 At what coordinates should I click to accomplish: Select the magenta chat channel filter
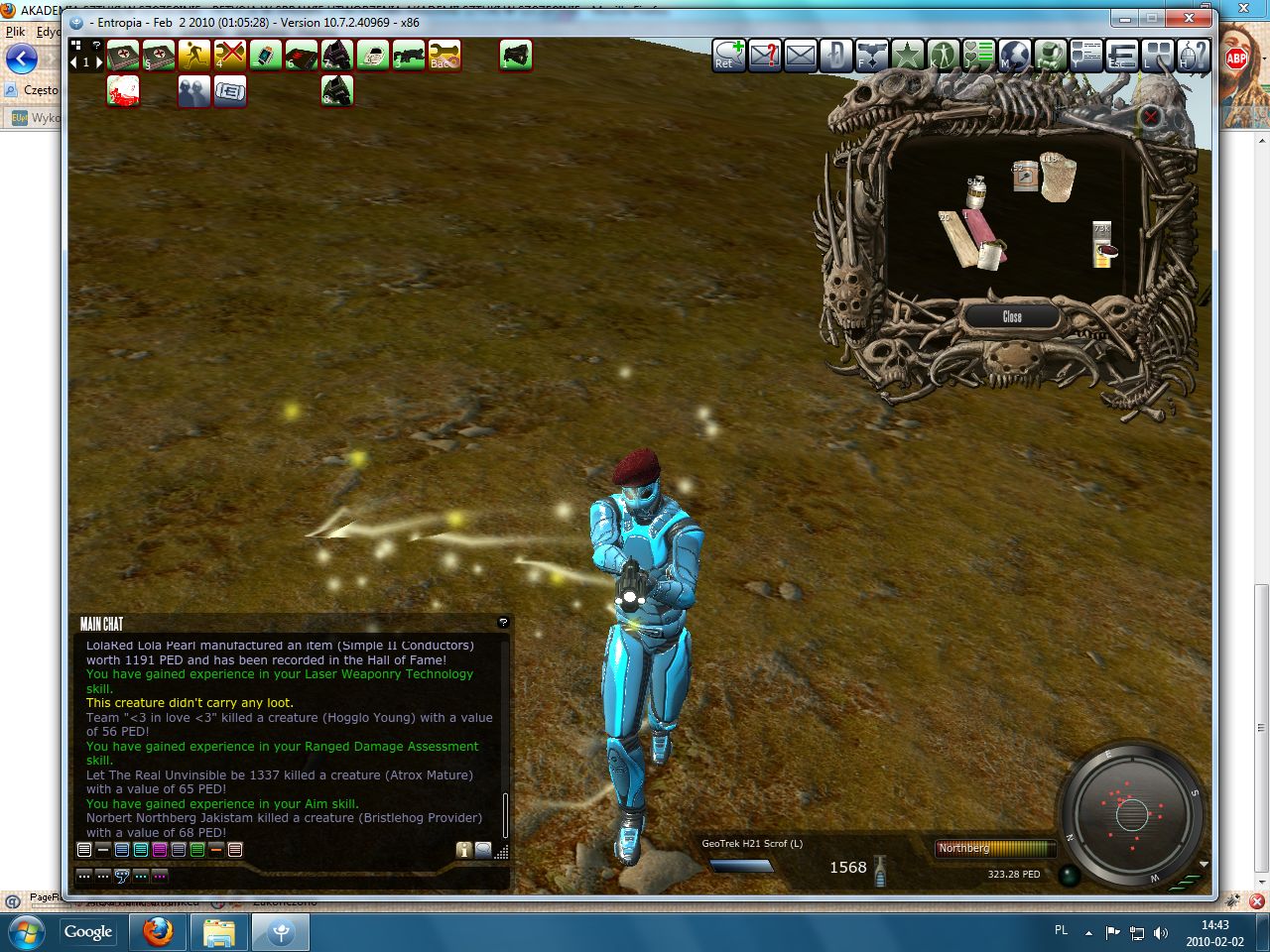(160, 850)
